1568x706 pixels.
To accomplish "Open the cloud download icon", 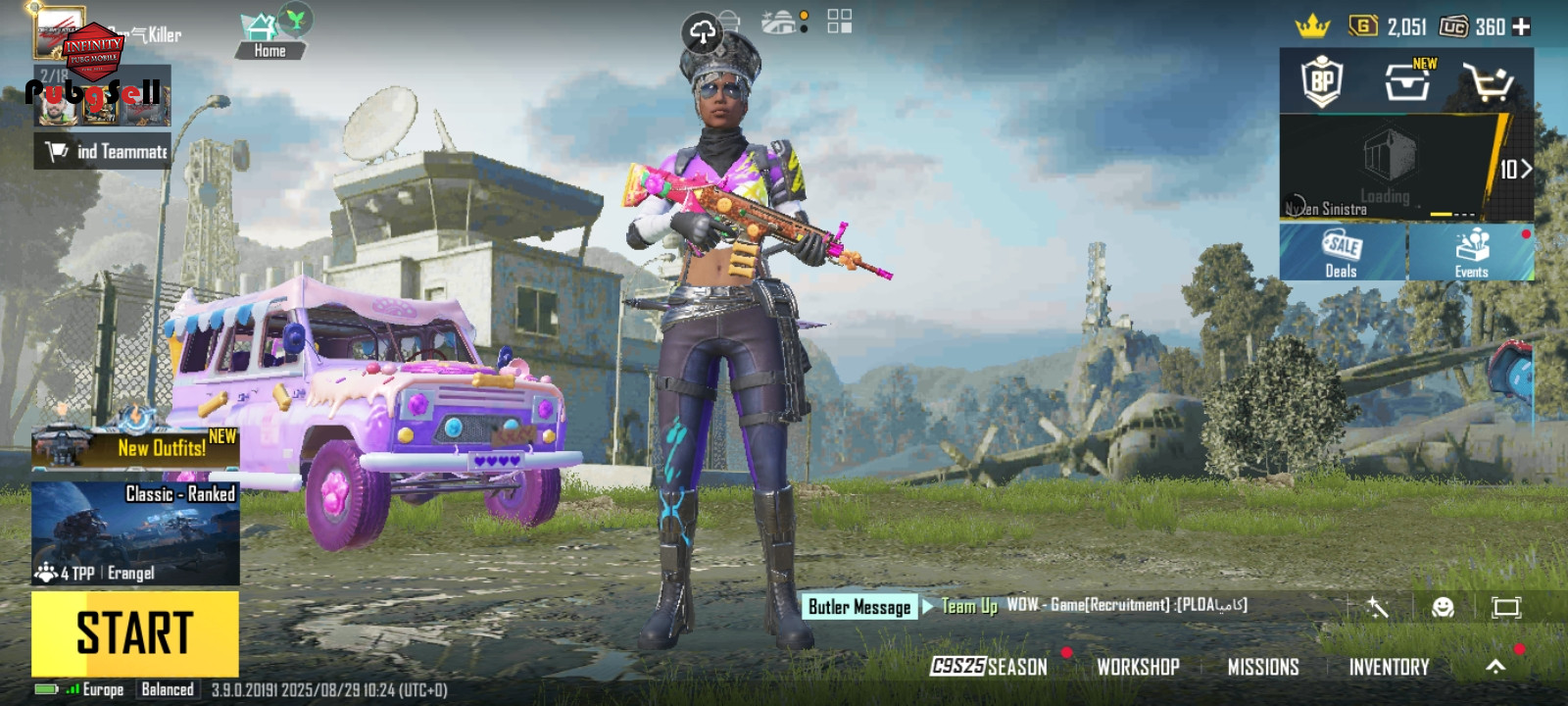I will tap(703, 33).
